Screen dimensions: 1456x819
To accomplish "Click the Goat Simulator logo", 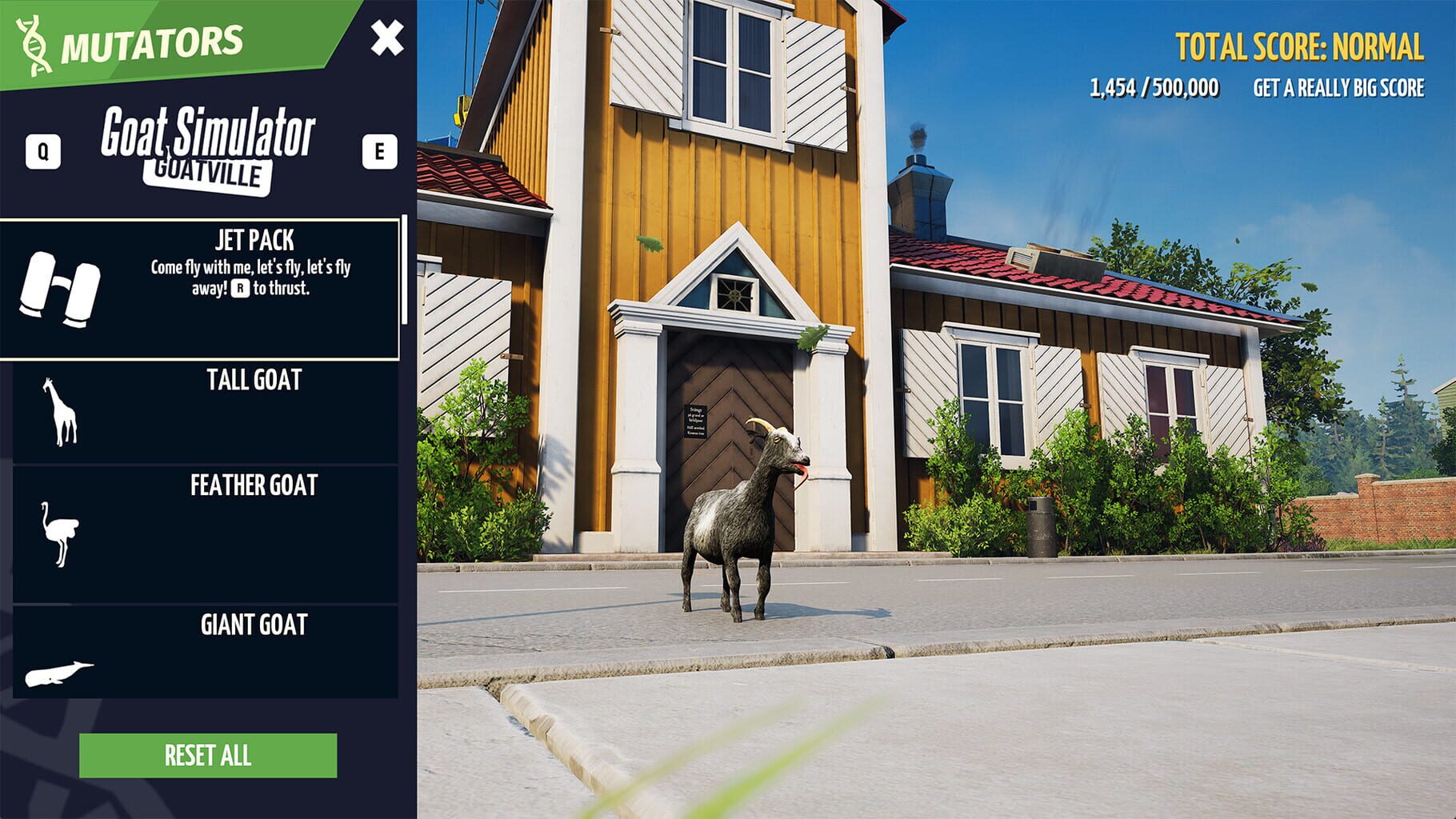I will pos(210,134).
